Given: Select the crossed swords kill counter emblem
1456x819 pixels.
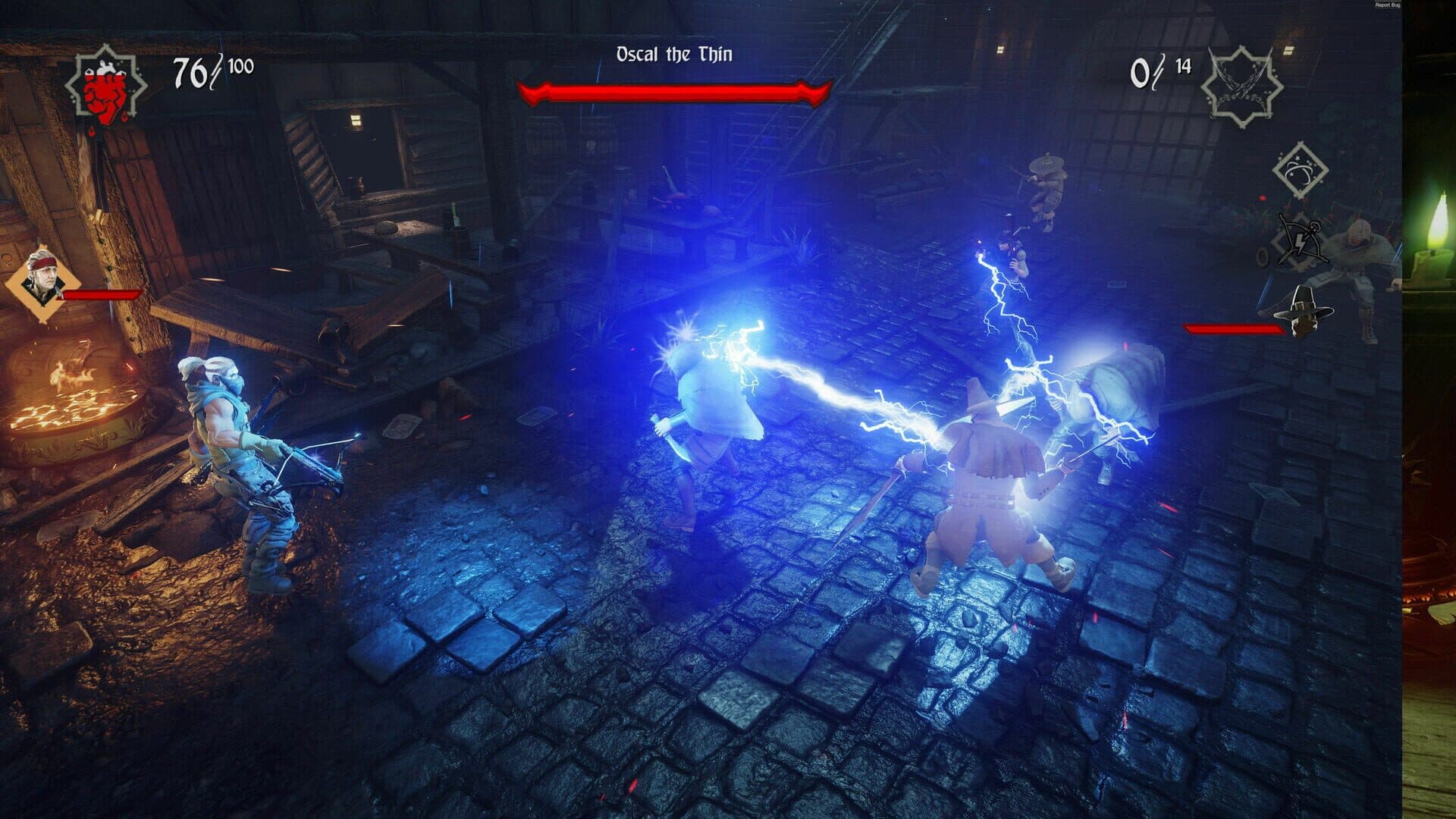Looking at the screenshot, I should click(1242, 83).
